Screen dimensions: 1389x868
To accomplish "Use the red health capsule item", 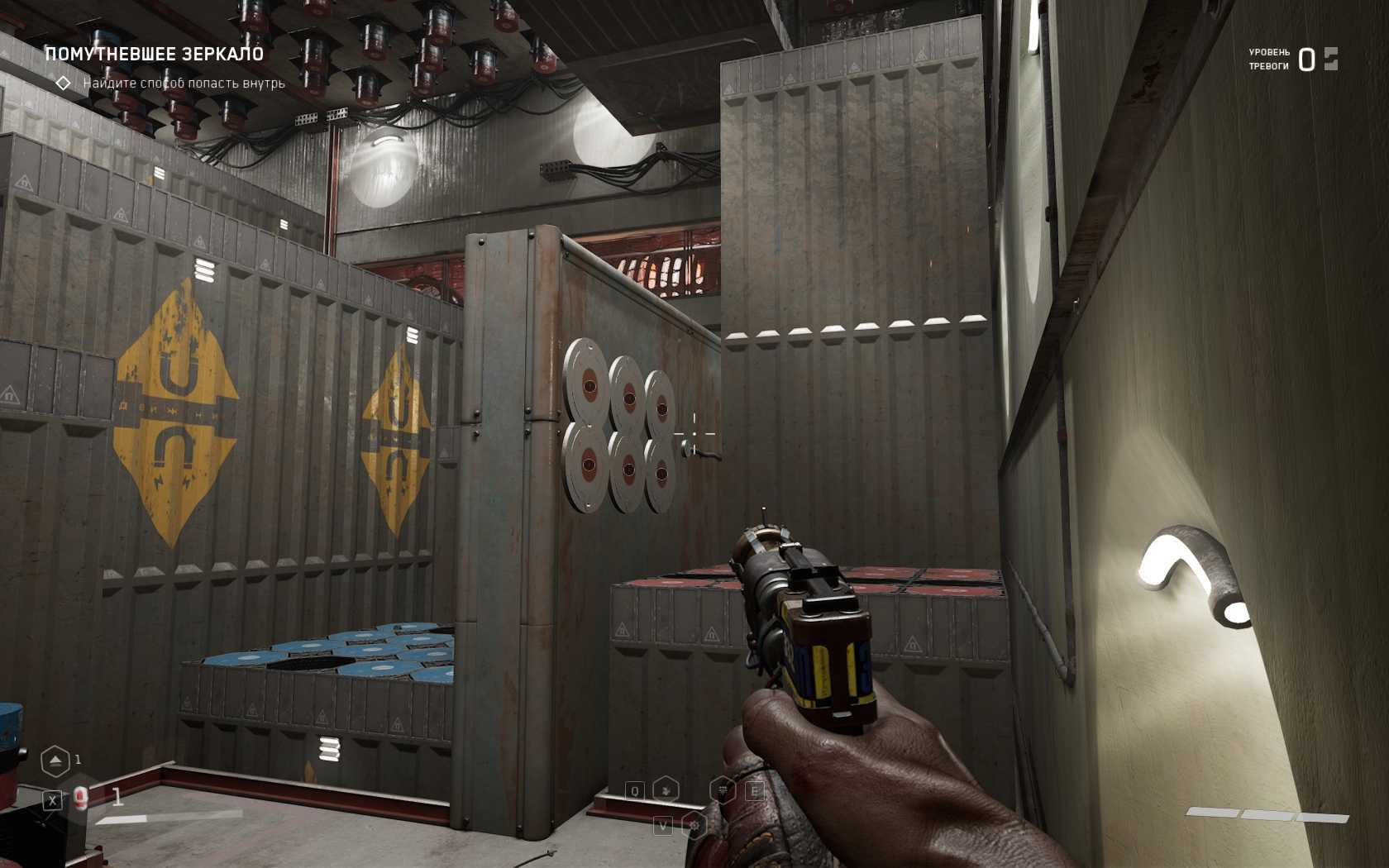I will pos(80,798).
